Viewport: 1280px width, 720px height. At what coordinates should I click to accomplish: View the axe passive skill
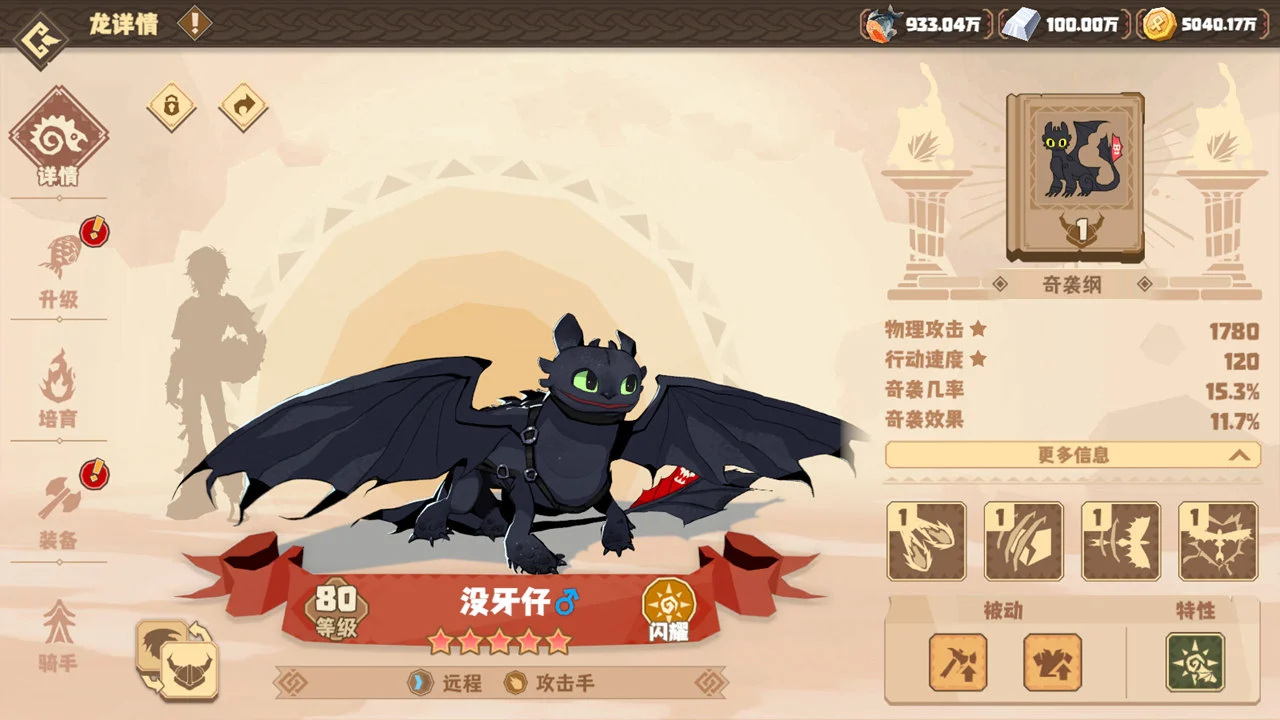(958, 662)
